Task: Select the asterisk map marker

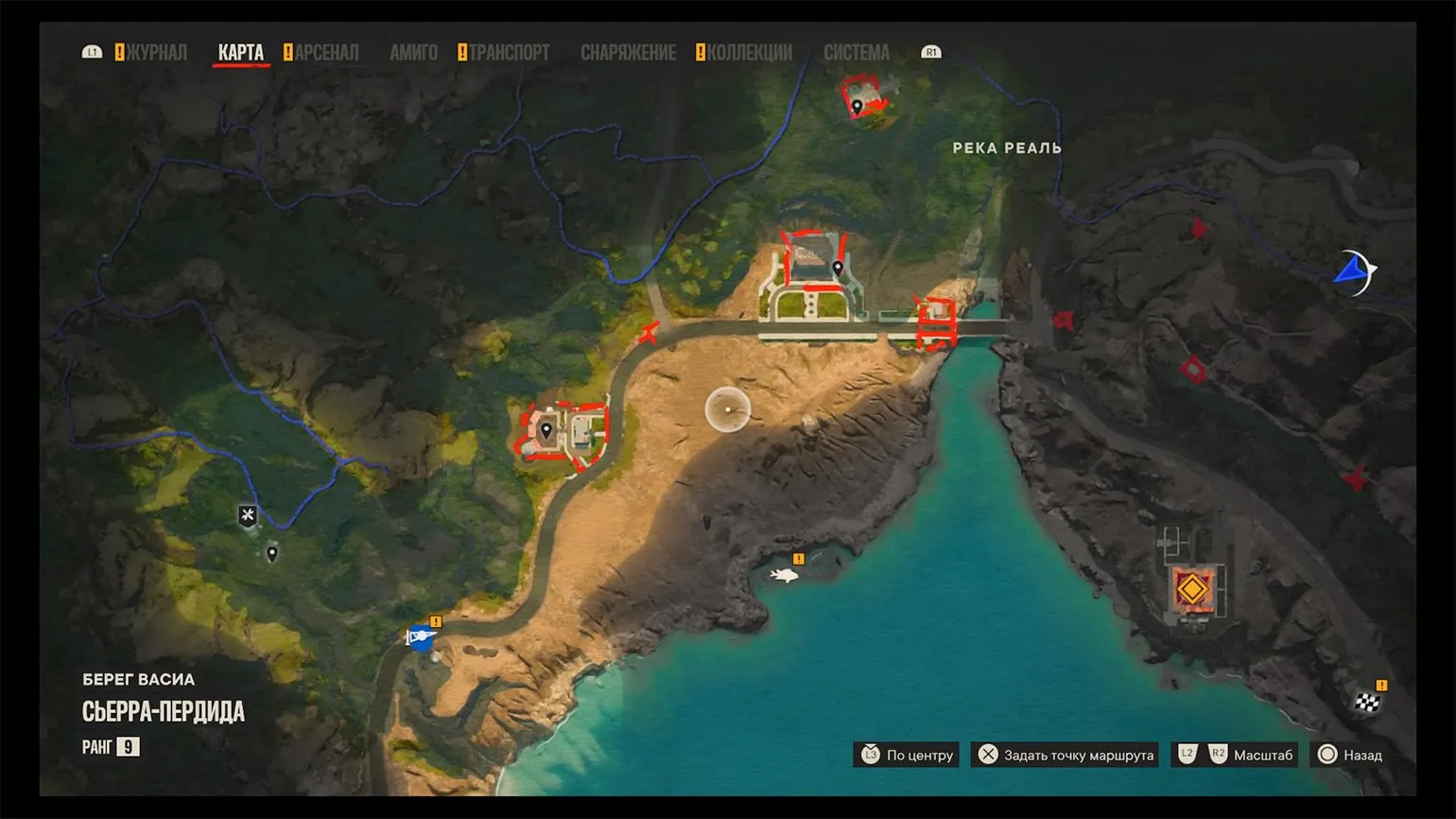Action: [x=248, y=515]
